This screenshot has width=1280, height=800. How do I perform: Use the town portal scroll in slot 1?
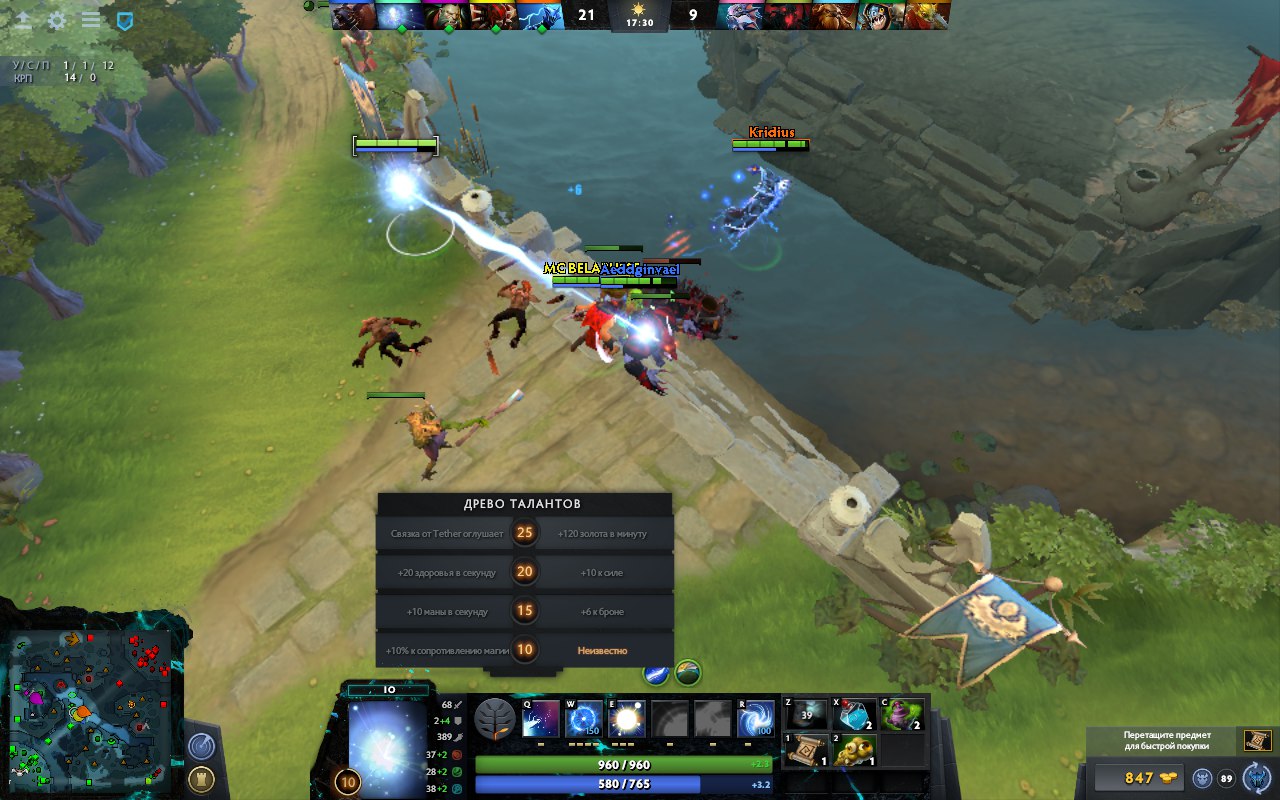(x=807, y=750)
